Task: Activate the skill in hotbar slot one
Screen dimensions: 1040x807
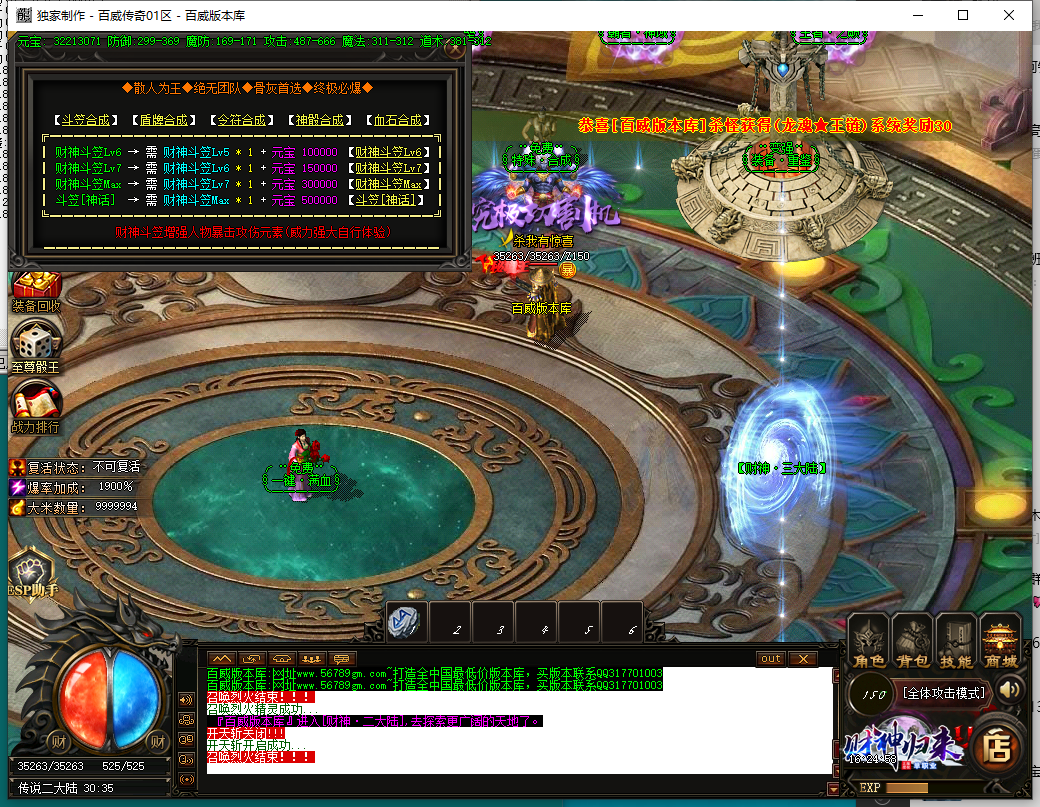Action: tap(408, 622)
